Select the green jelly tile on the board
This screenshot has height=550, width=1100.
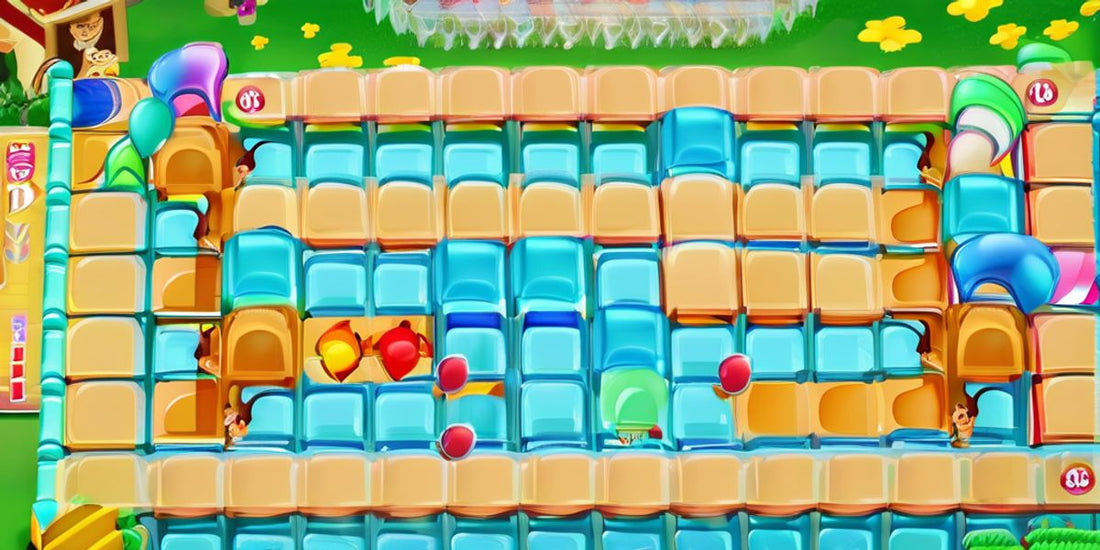(x=632, y=397)
